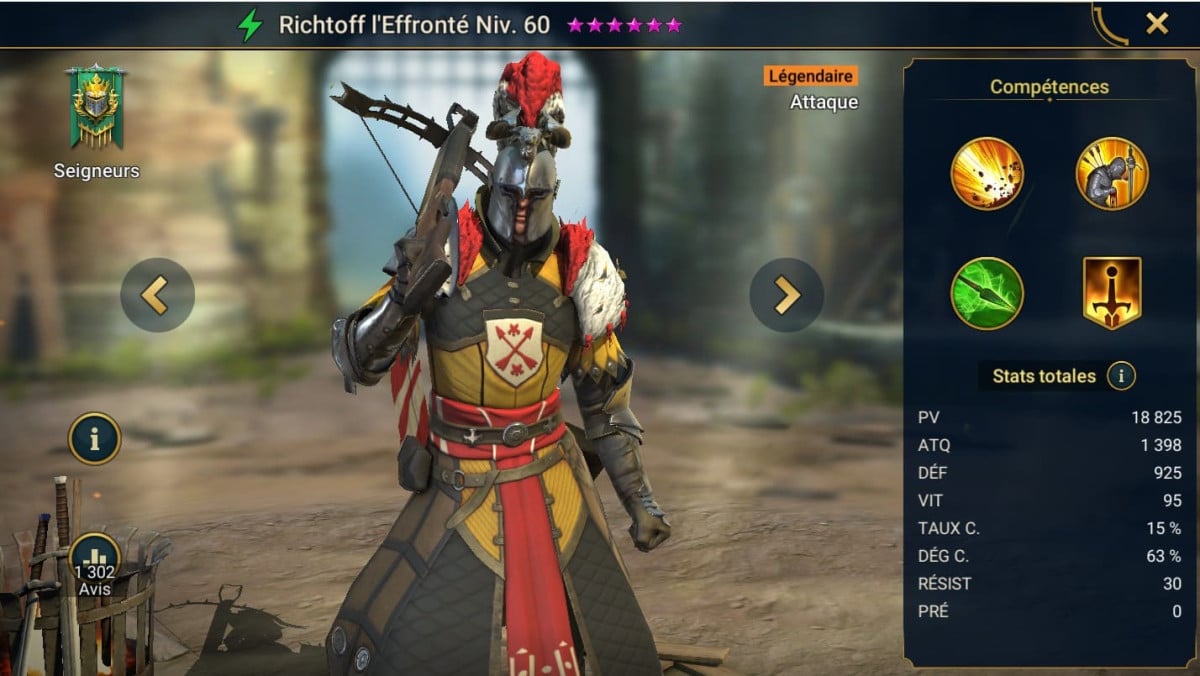Select the green arrow skill icon

pos(987,293)
